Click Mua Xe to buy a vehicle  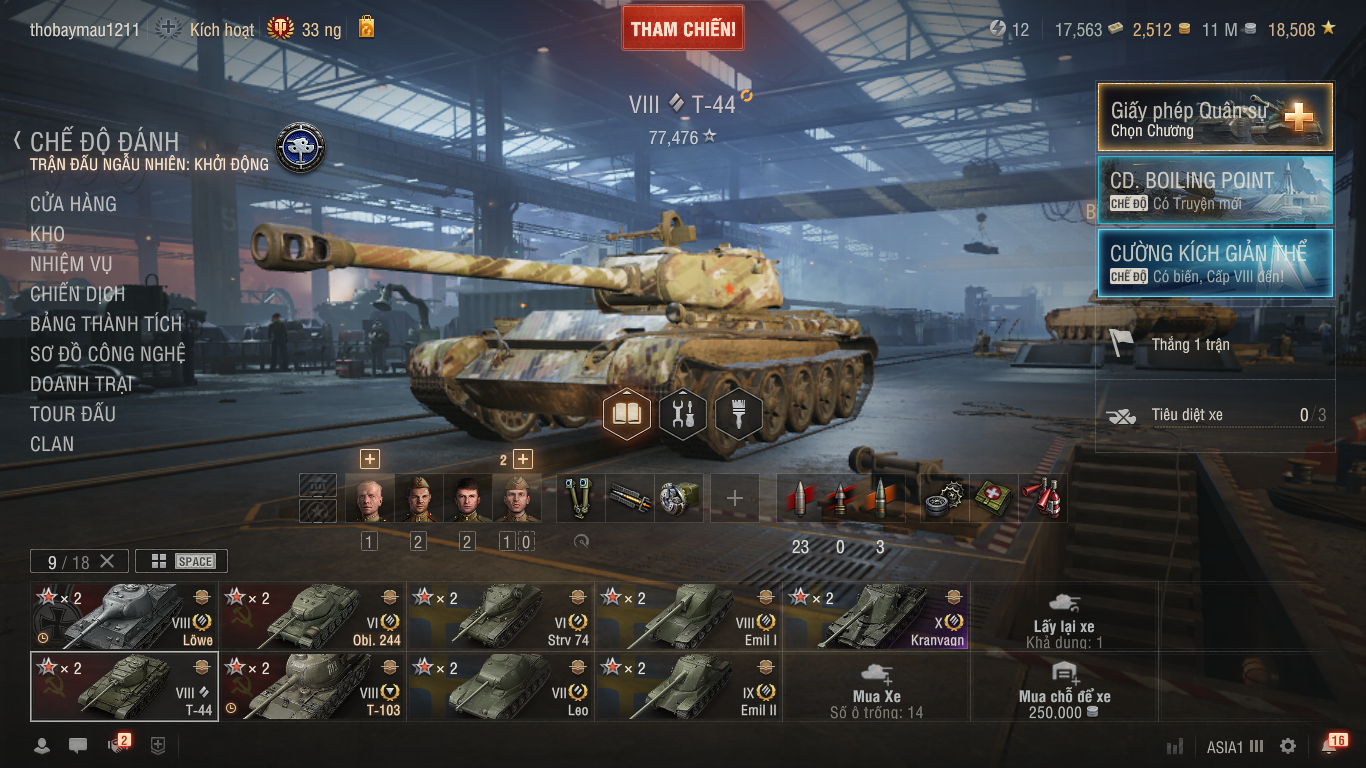coord(877,687)
